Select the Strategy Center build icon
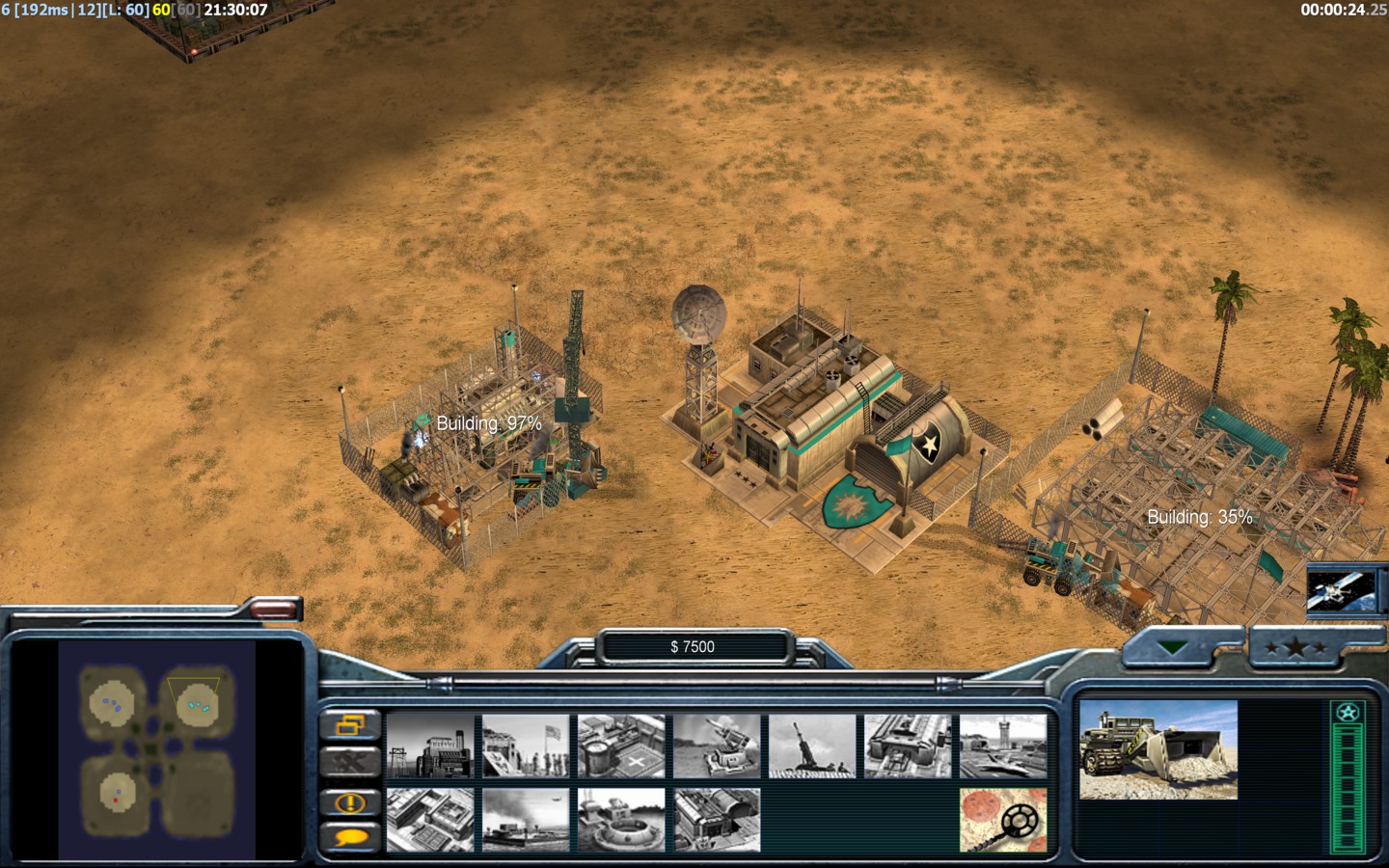This screenshot has width=1389, height=868. click(430, 820)
